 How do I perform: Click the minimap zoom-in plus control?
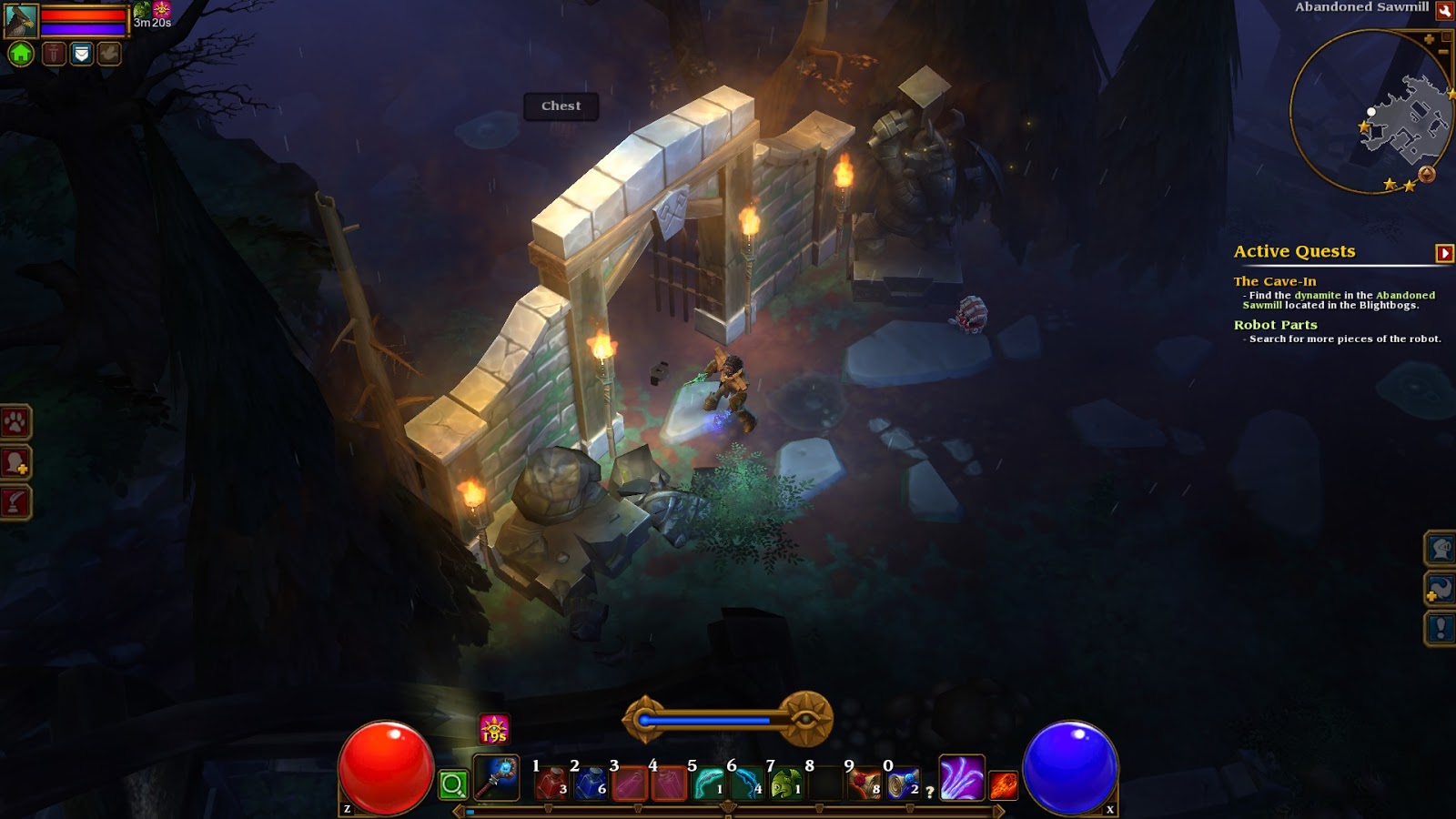point(1429,39)
